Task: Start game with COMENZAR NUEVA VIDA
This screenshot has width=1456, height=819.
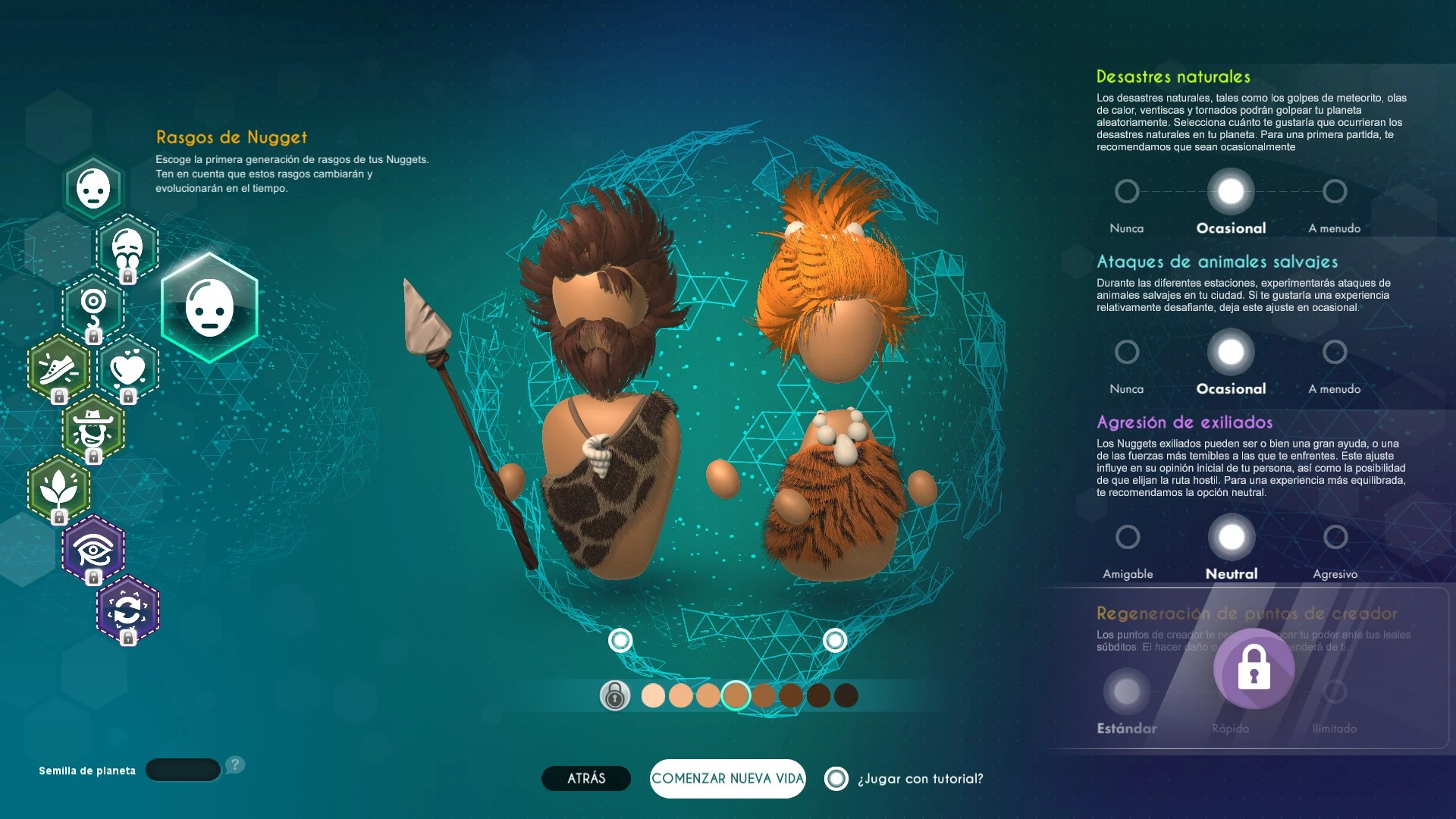Action: (x=727, y=778)
